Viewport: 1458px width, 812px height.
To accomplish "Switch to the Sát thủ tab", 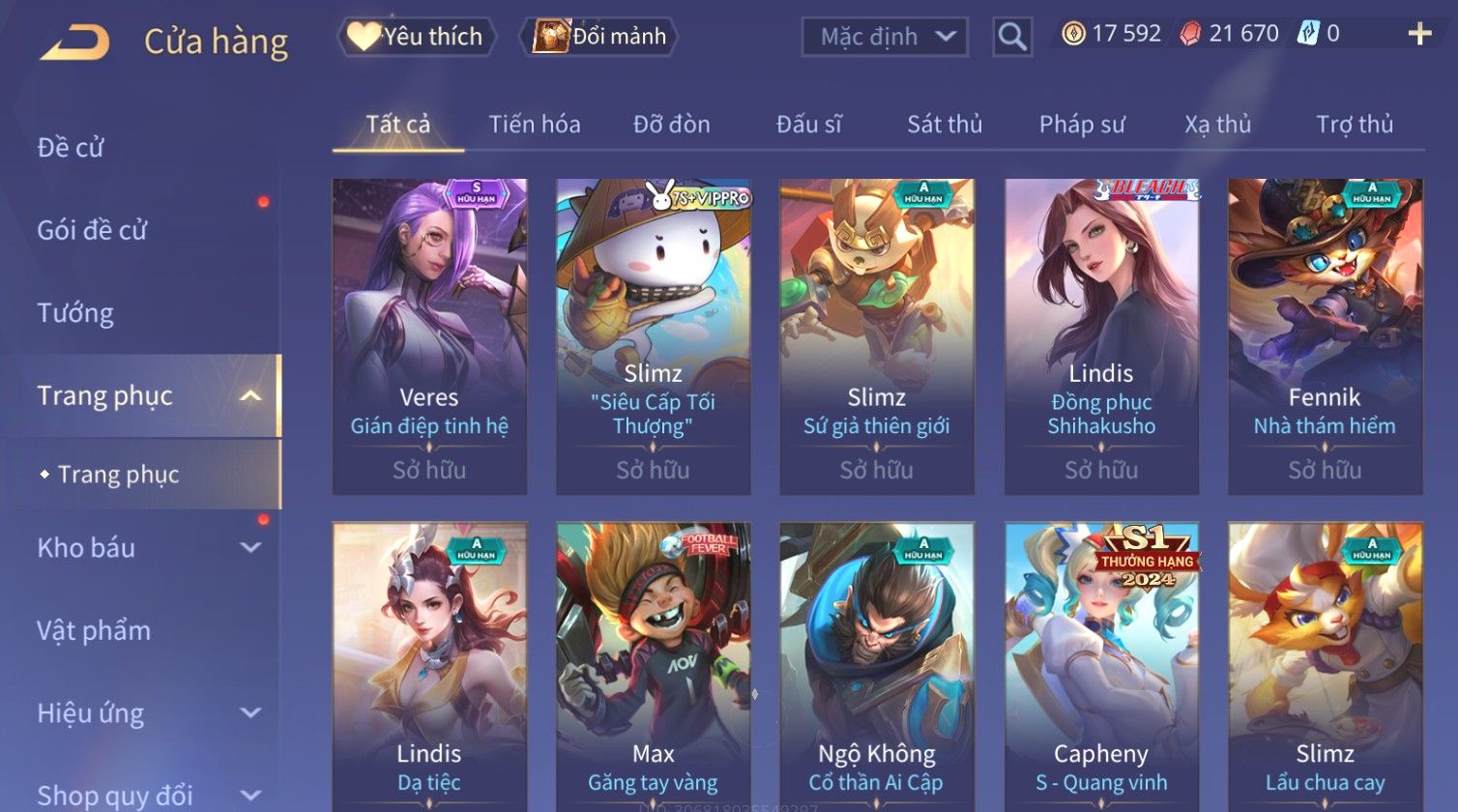I will click(x=944, y=125).
